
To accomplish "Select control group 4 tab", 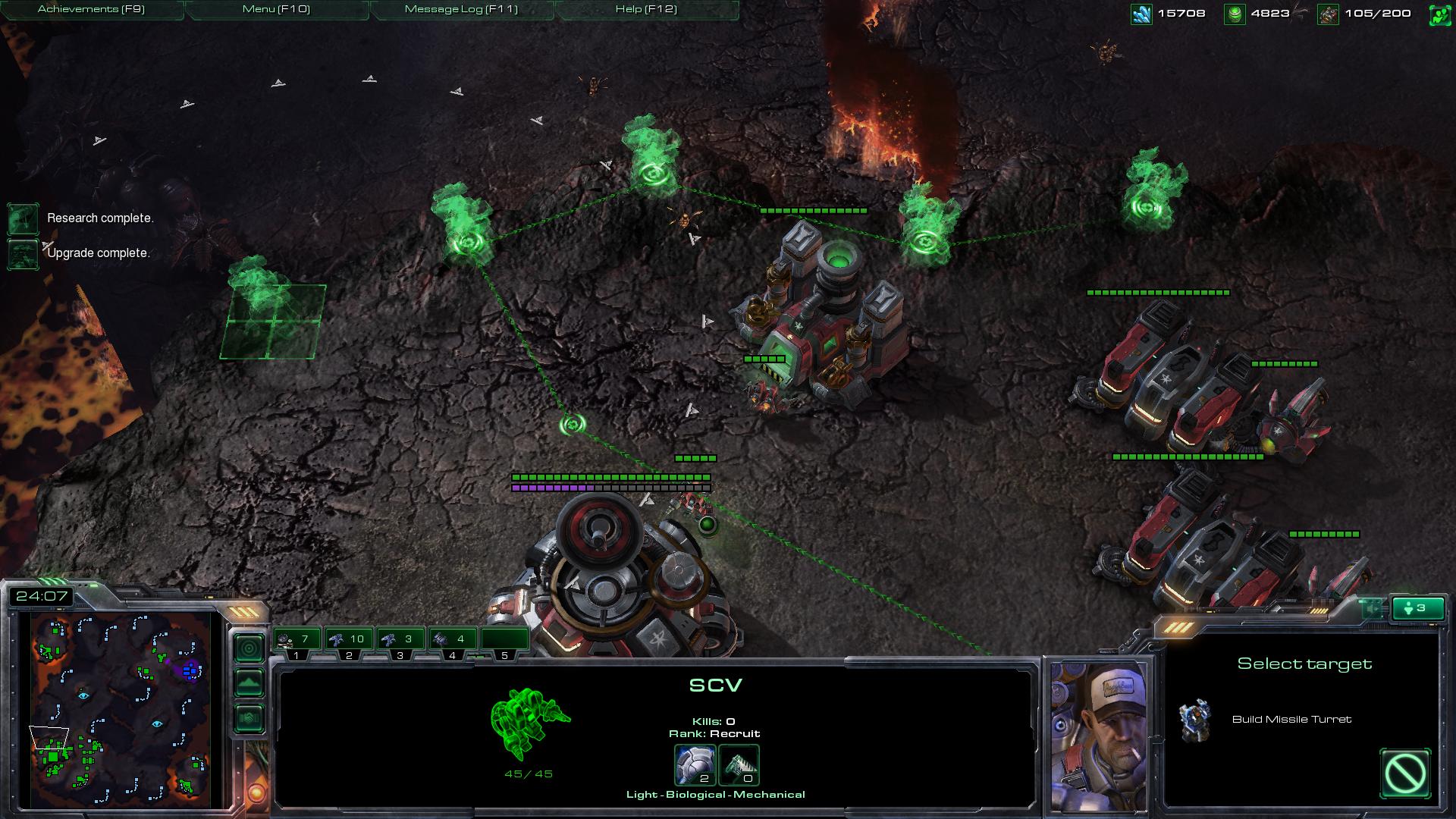I will coord(453,640).
